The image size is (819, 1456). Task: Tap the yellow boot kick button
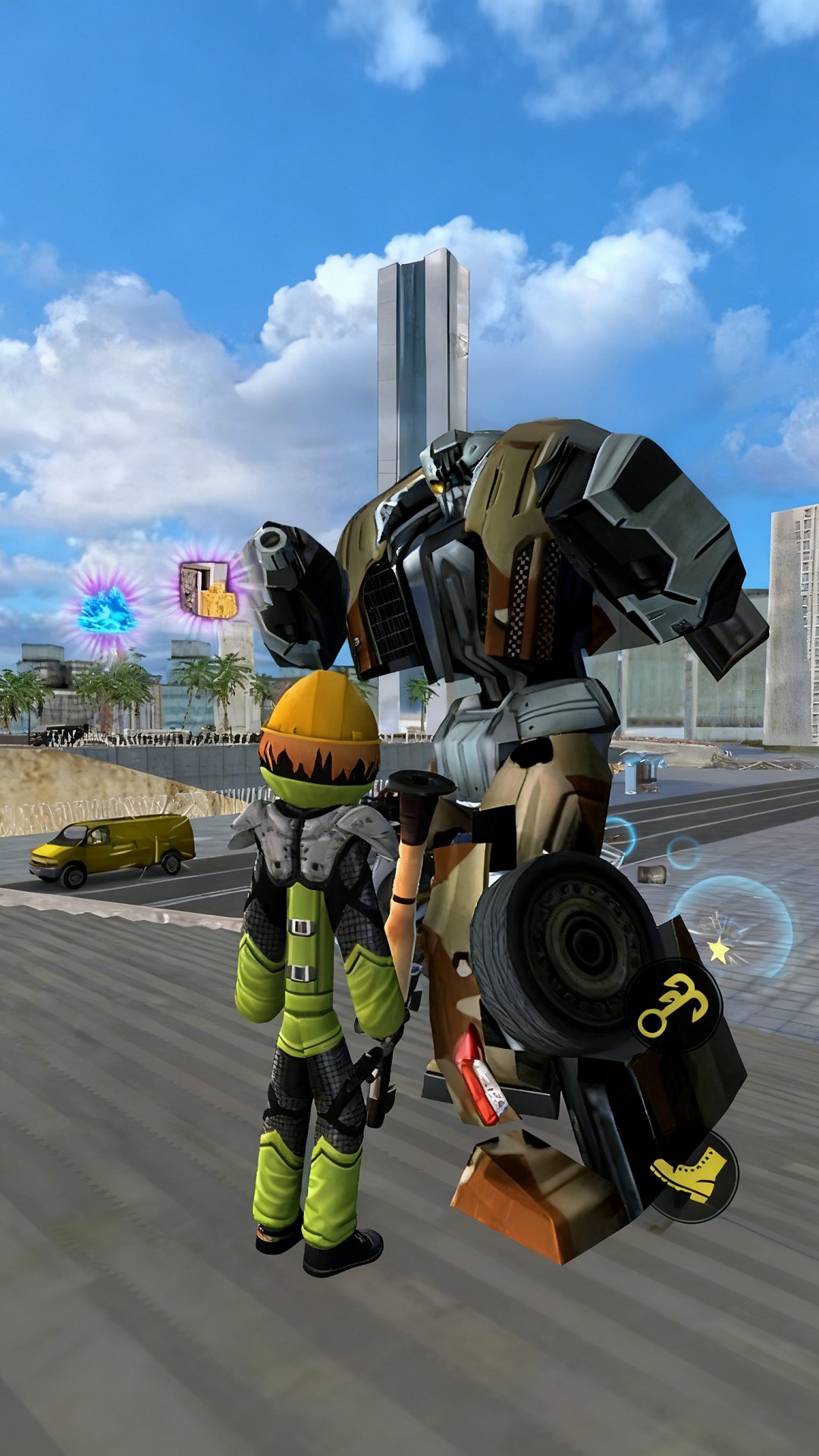coord(692,1175)
